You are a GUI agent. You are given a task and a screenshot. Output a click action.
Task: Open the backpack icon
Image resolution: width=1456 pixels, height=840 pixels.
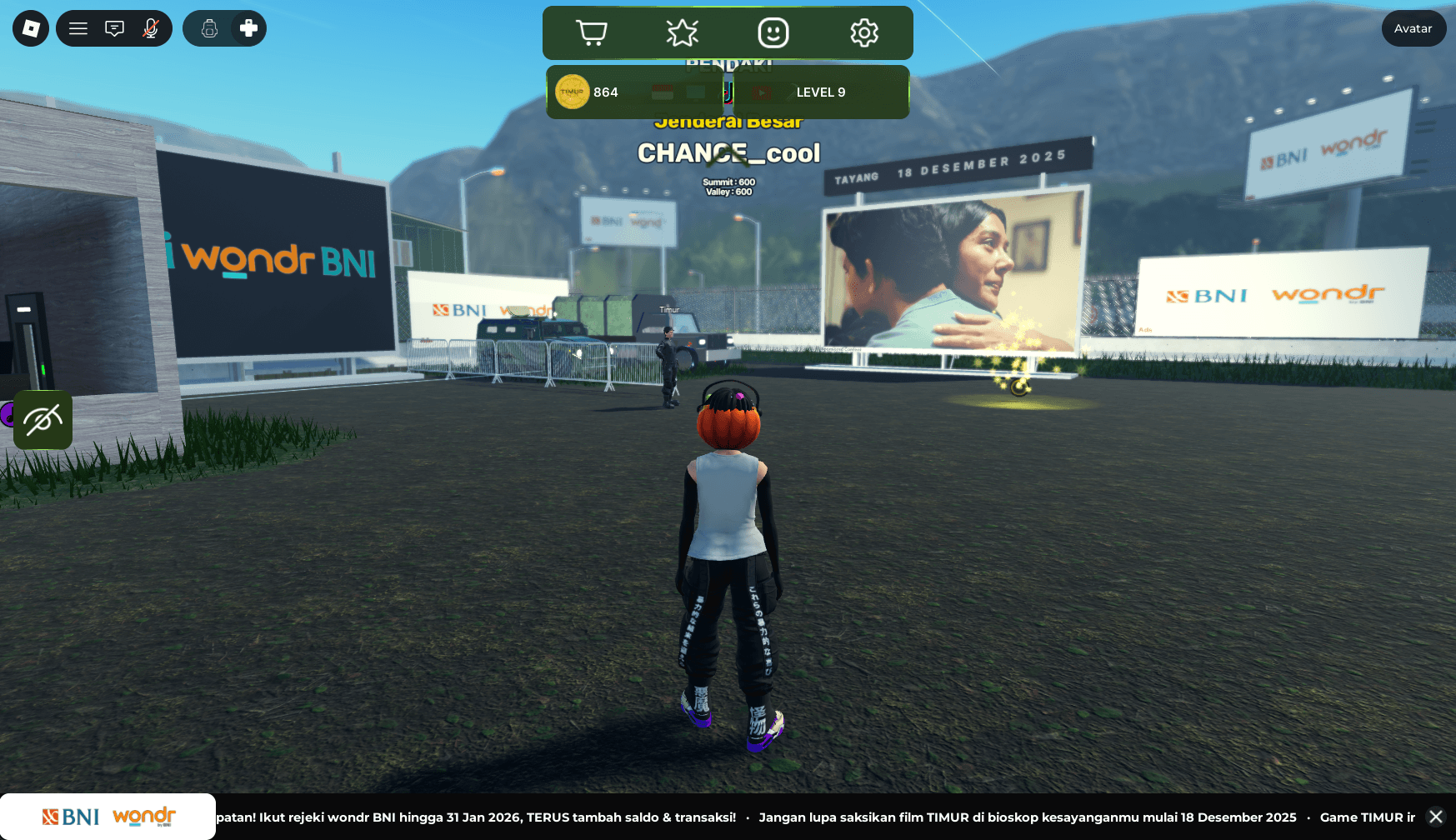click(209, 28)
